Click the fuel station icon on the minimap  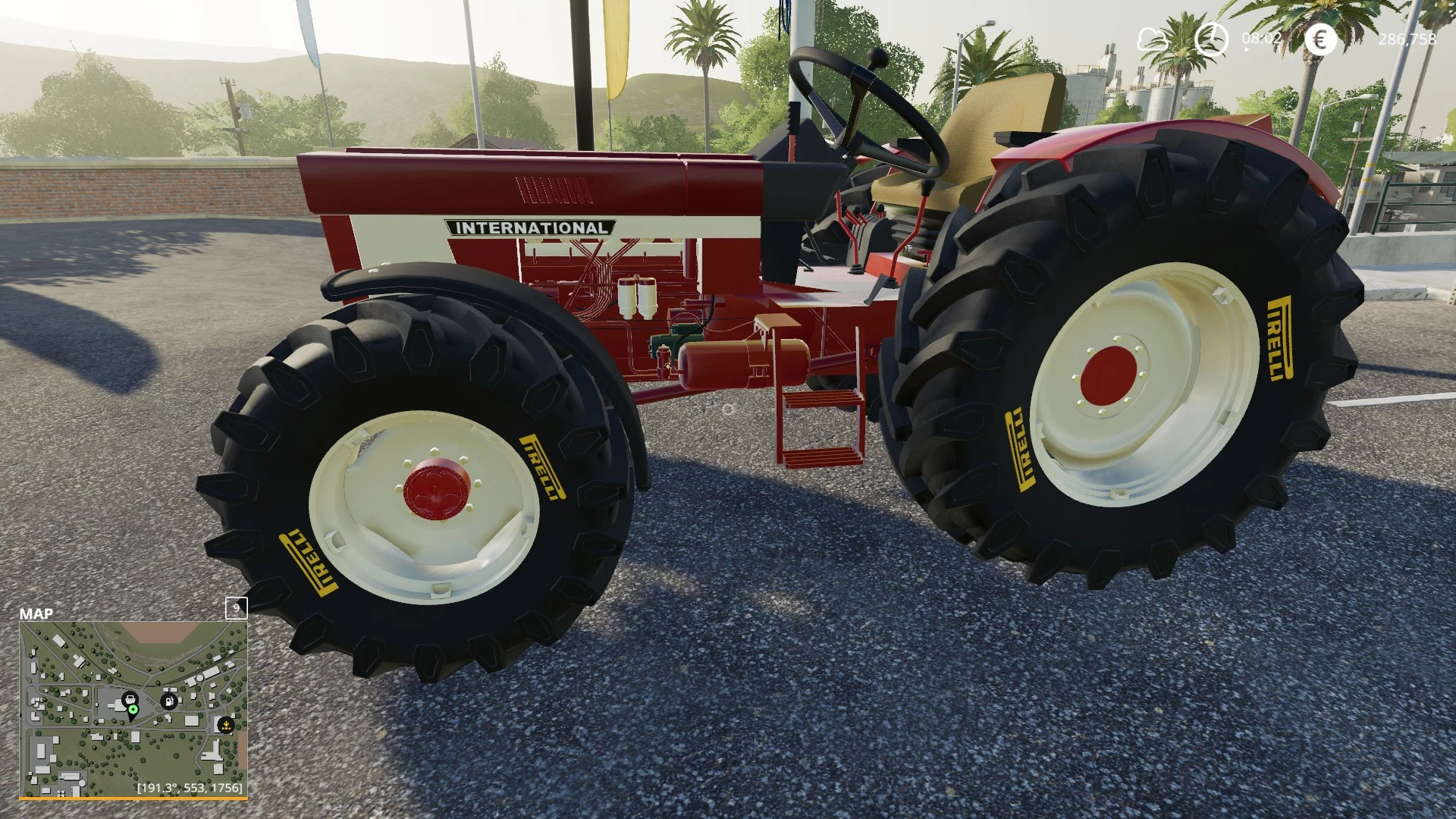pos(168,701)
